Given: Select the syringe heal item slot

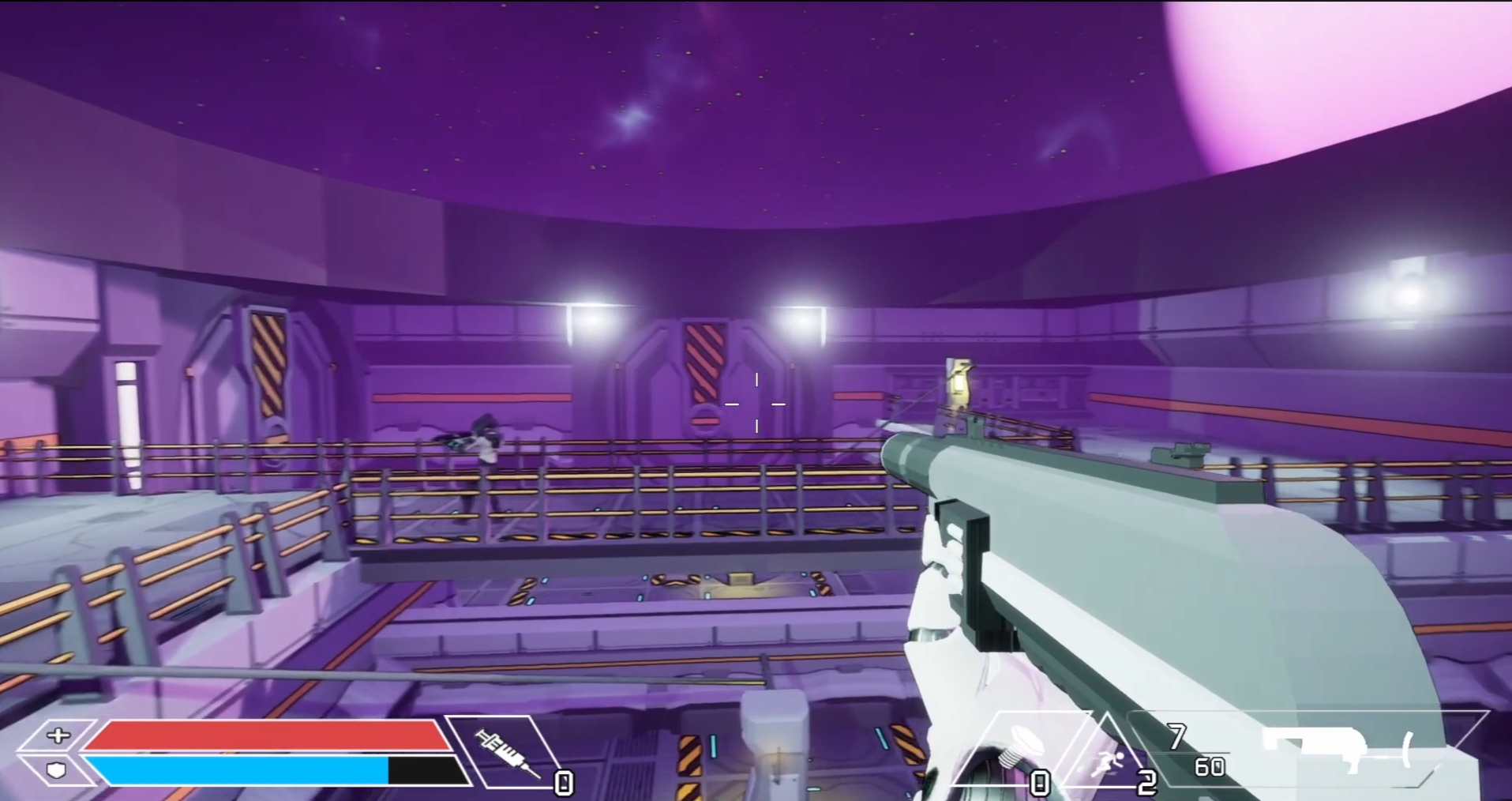Looking at the screenshot, I should [504, 751].
